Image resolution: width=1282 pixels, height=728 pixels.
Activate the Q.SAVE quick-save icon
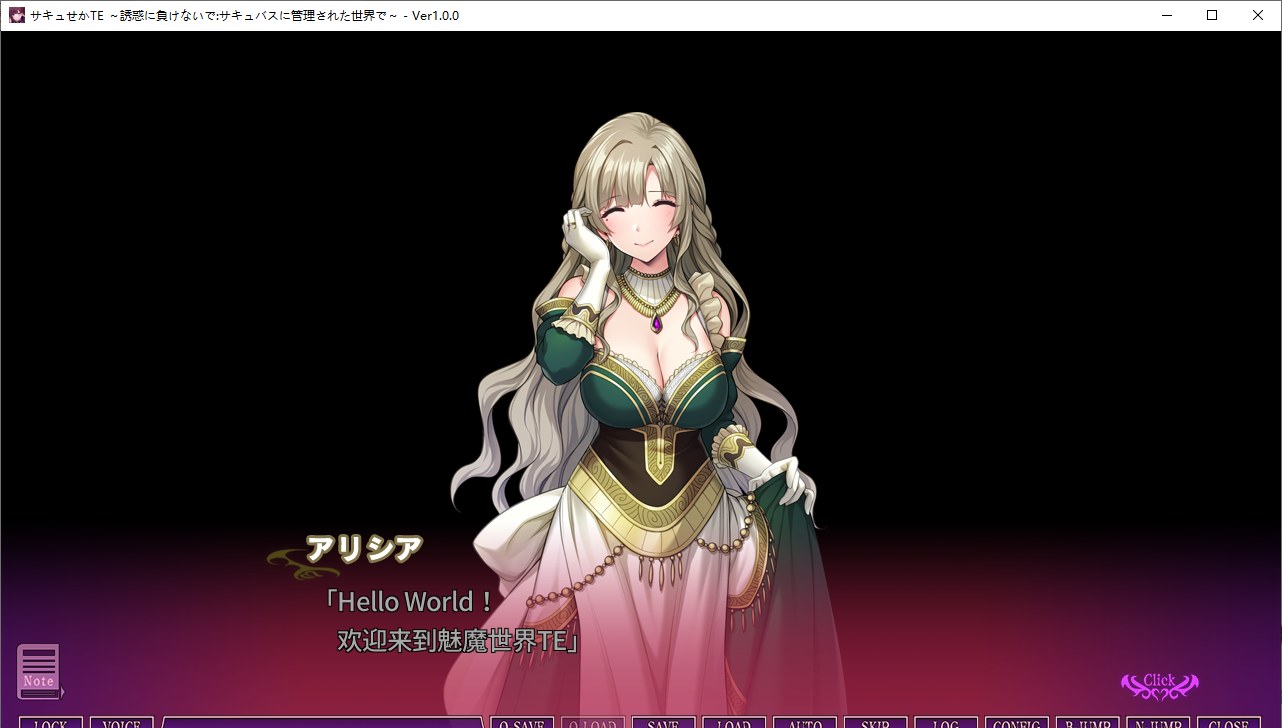pyautogui.click(x=522, y=723)
